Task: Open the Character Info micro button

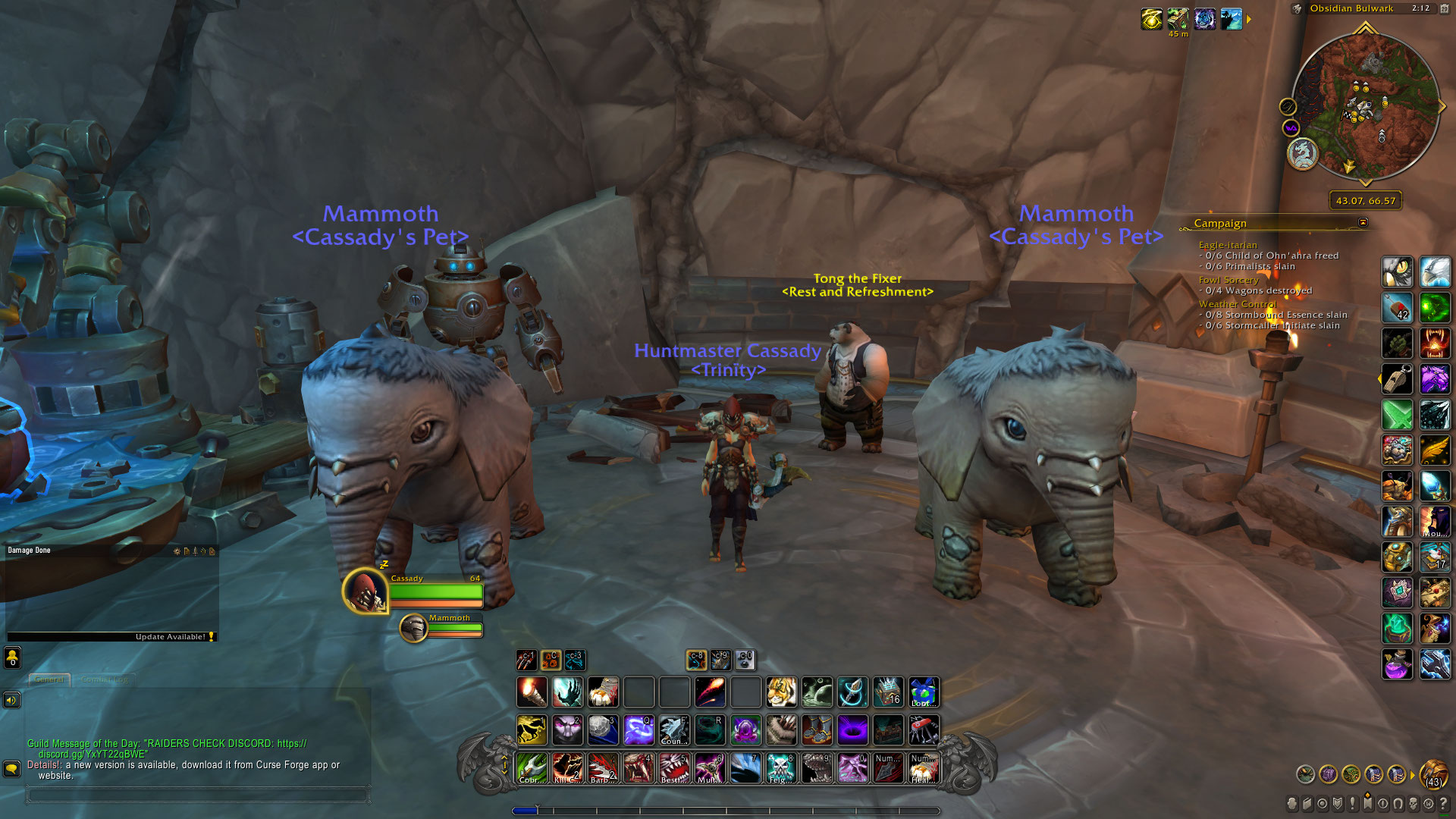Action: (1292, 804)
